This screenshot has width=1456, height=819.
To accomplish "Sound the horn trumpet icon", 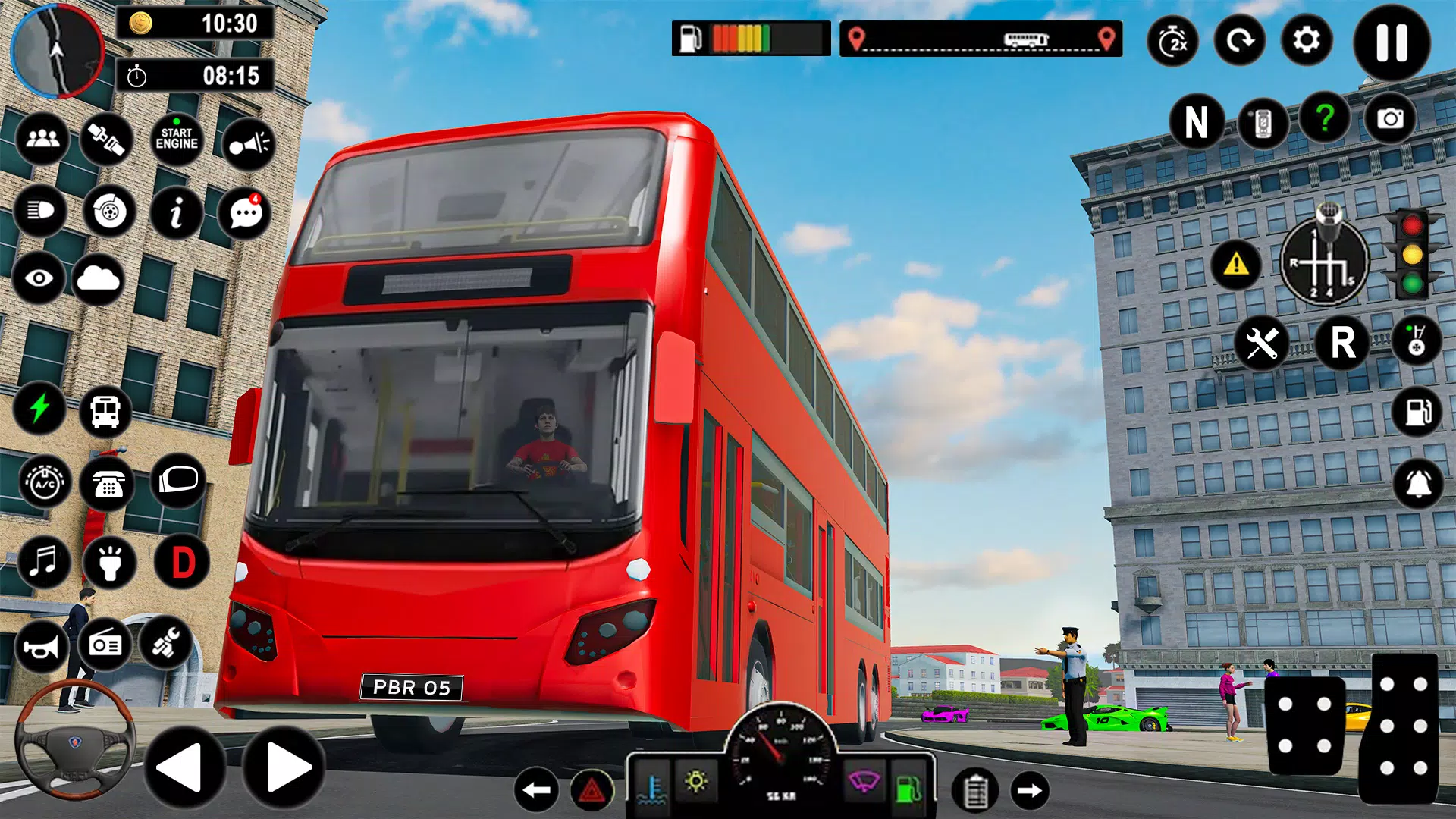I will point(41,646).
